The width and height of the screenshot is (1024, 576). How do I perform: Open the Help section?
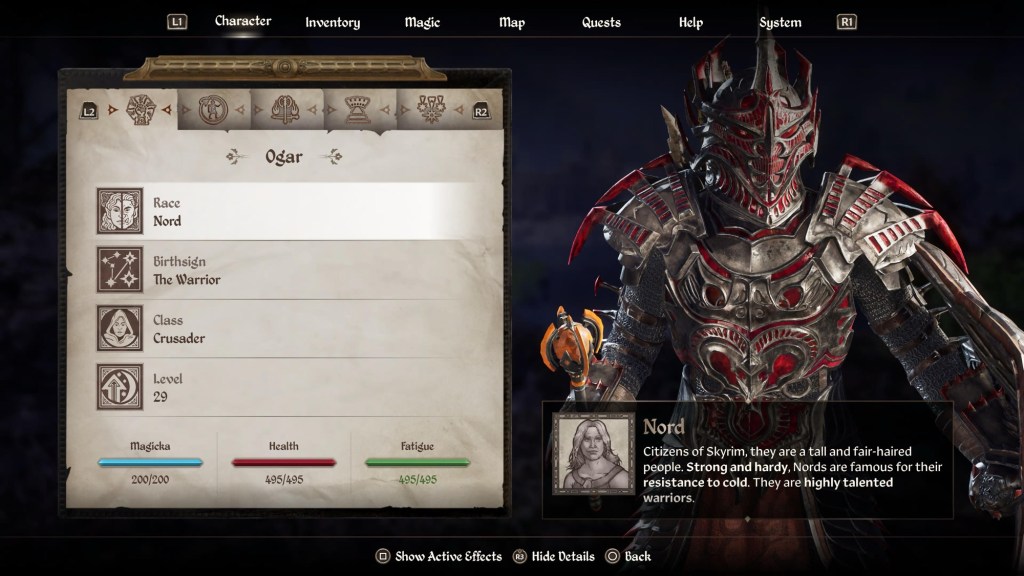point(690,22)
